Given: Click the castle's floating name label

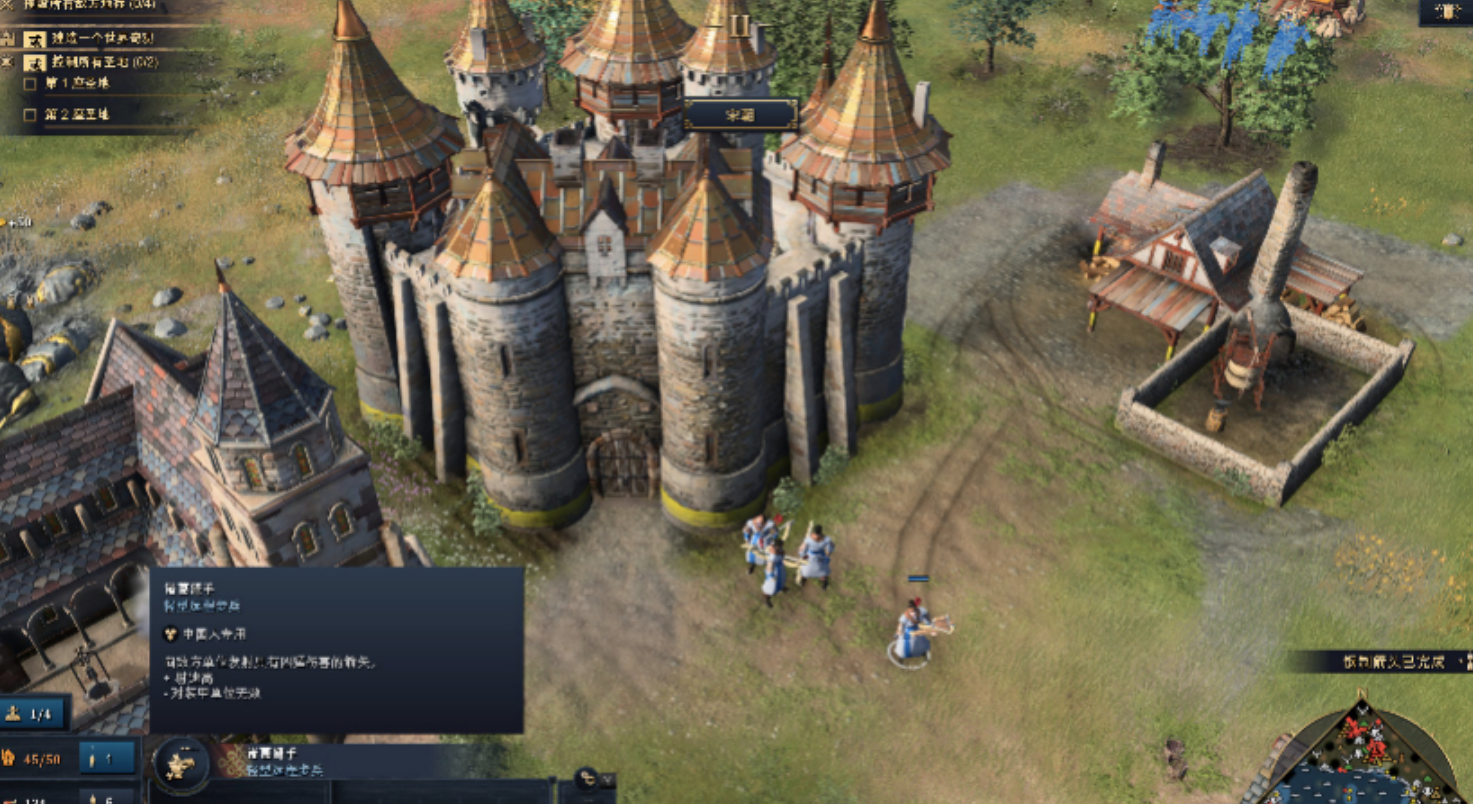Looking at the screenshot, I should [740, 115].
